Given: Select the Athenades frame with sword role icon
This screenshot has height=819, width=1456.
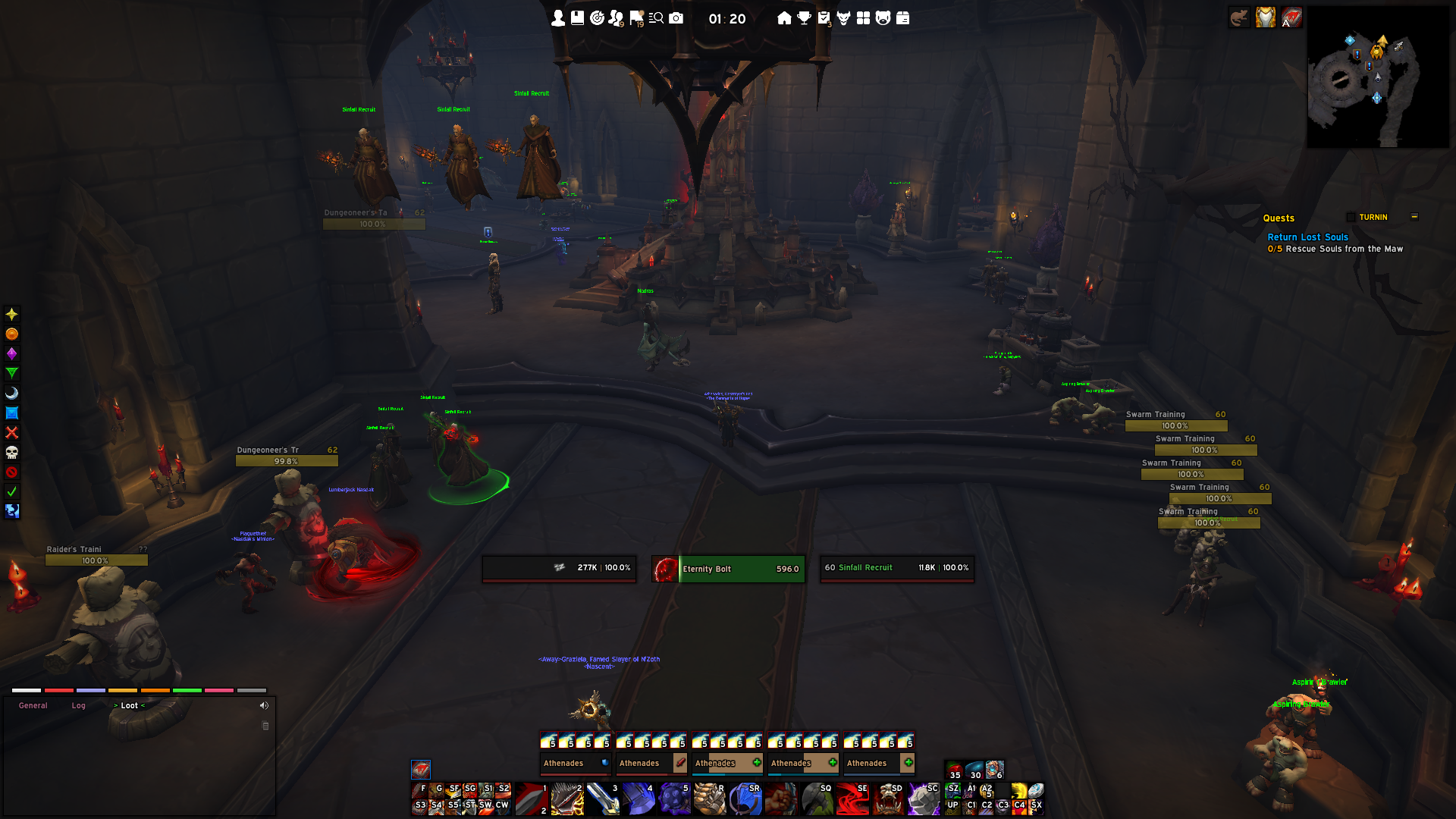Looking at the screenshot, I should tap(651, 763).
